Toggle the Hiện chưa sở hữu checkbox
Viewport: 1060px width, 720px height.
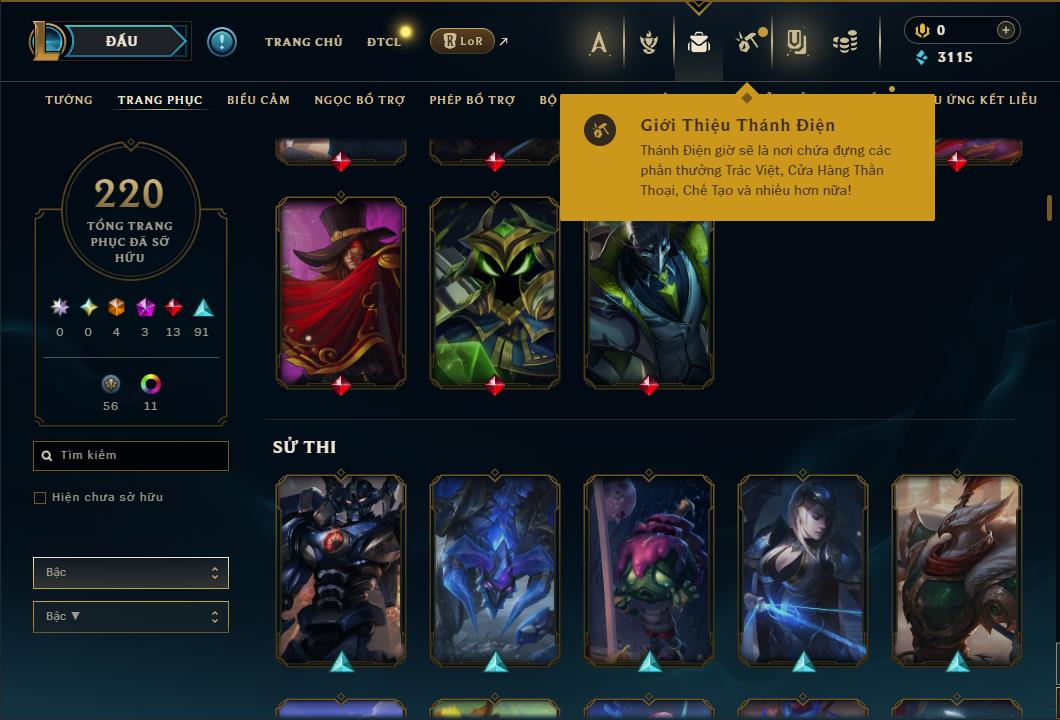40,497
